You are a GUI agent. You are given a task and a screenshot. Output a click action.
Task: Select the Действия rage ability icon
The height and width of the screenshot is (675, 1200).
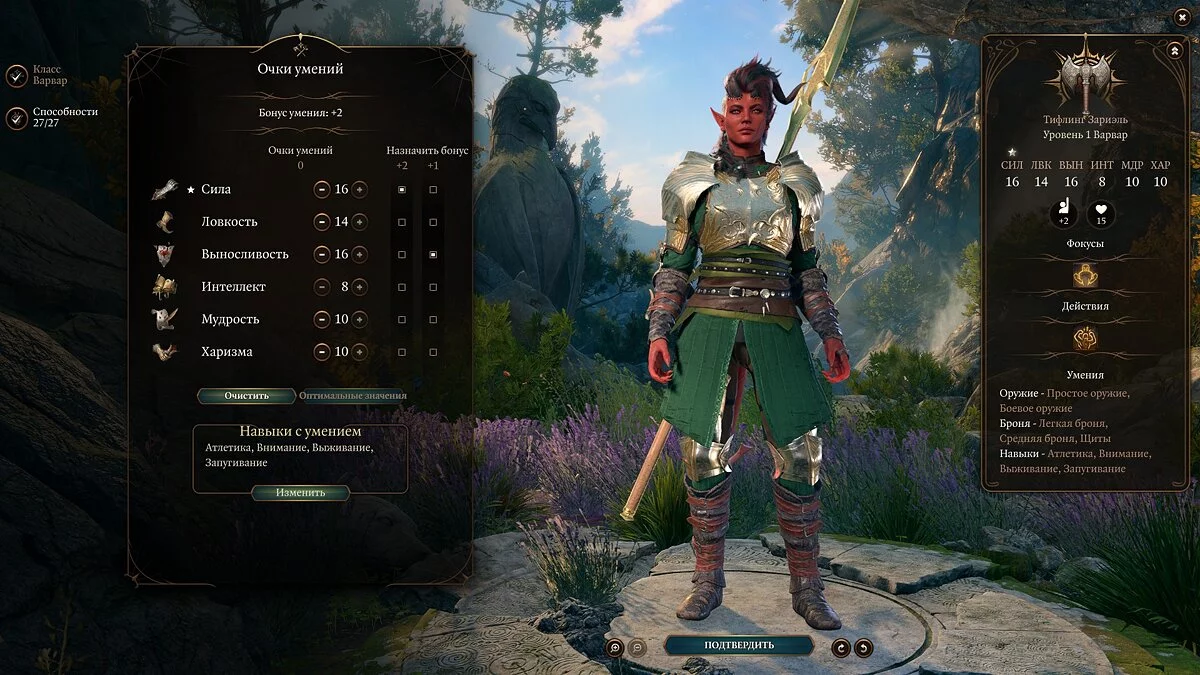[1085, 339]
